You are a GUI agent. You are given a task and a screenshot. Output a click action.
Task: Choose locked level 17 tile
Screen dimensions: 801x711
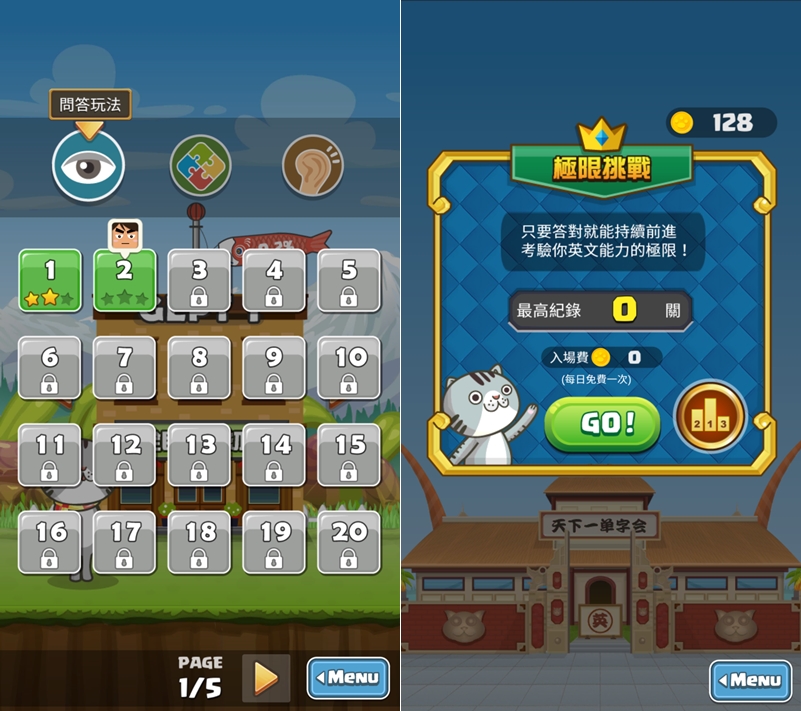click(x=125, y=542)
